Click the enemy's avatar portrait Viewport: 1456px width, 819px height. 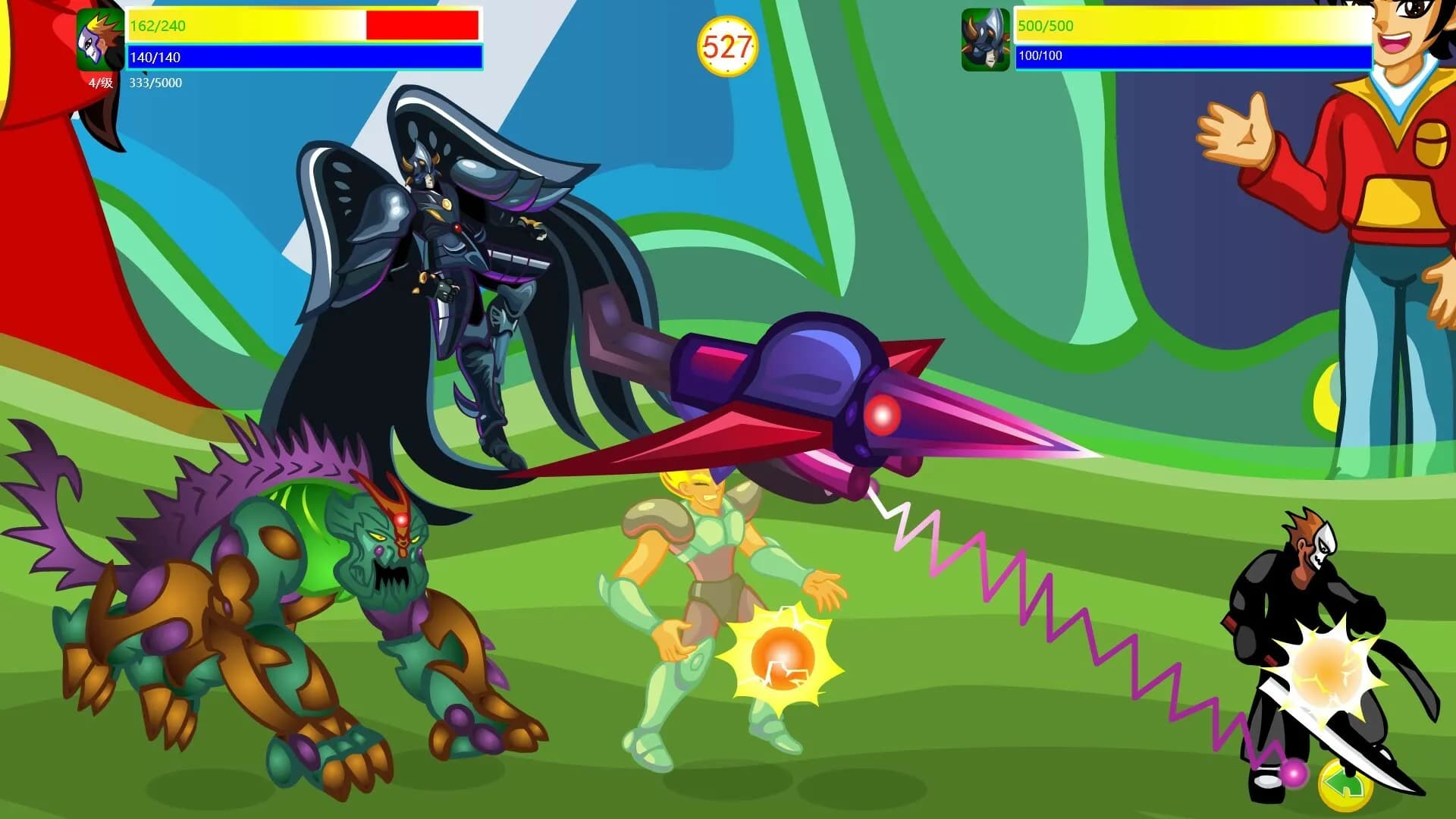point(985,40)
